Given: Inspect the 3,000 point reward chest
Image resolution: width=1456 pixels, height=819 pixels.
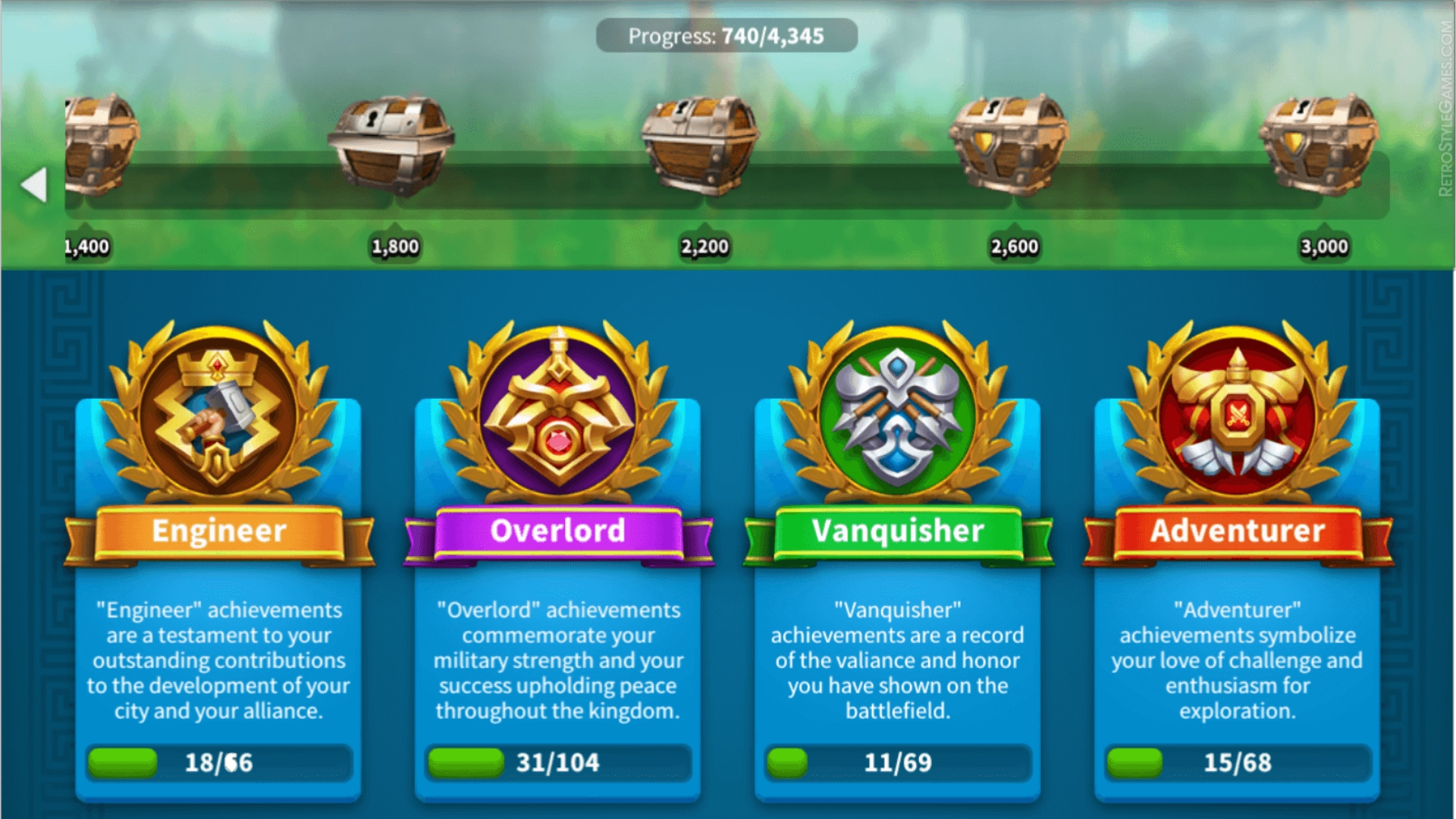Looking at the screenshot, I should (x=1319, y=144).
